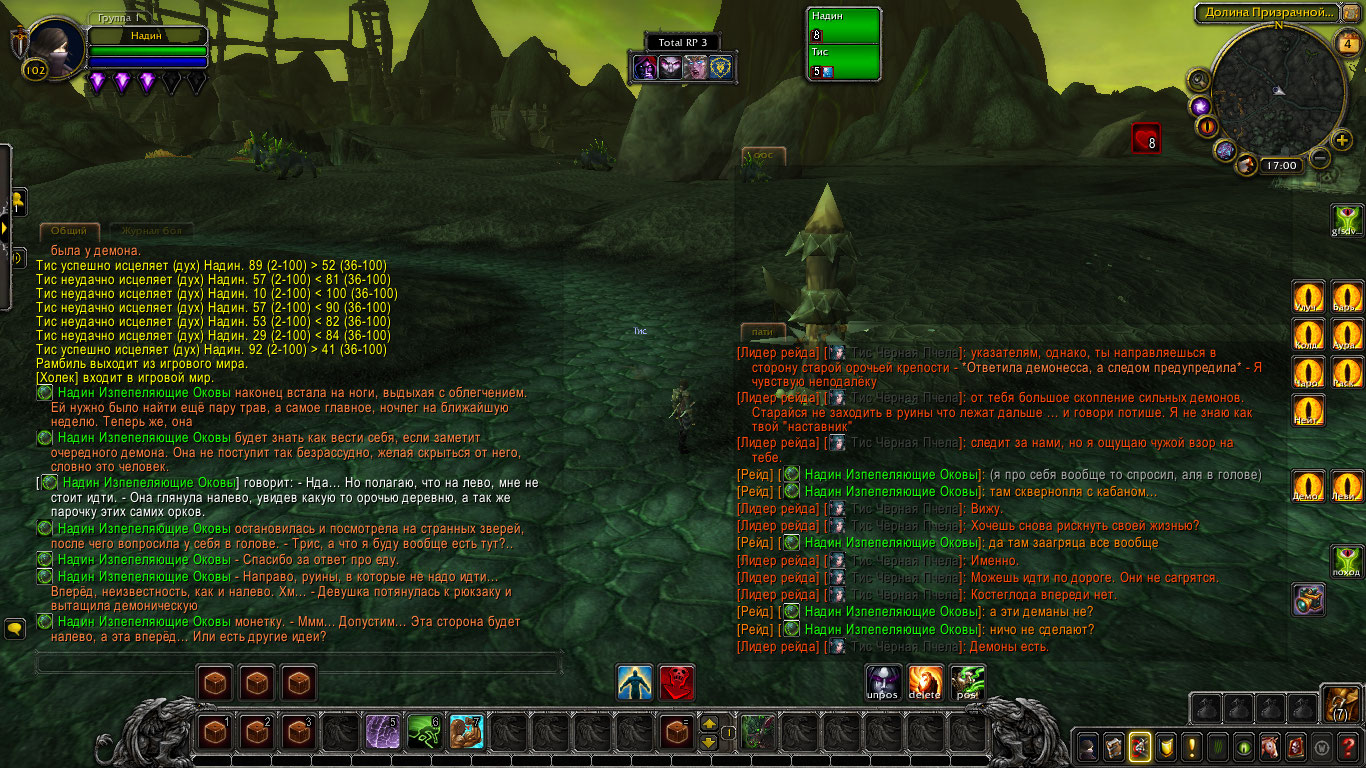This screenshot has height=768, width=1366.
Task: Run the 'unpos' macro
Action: coord(883,681)
